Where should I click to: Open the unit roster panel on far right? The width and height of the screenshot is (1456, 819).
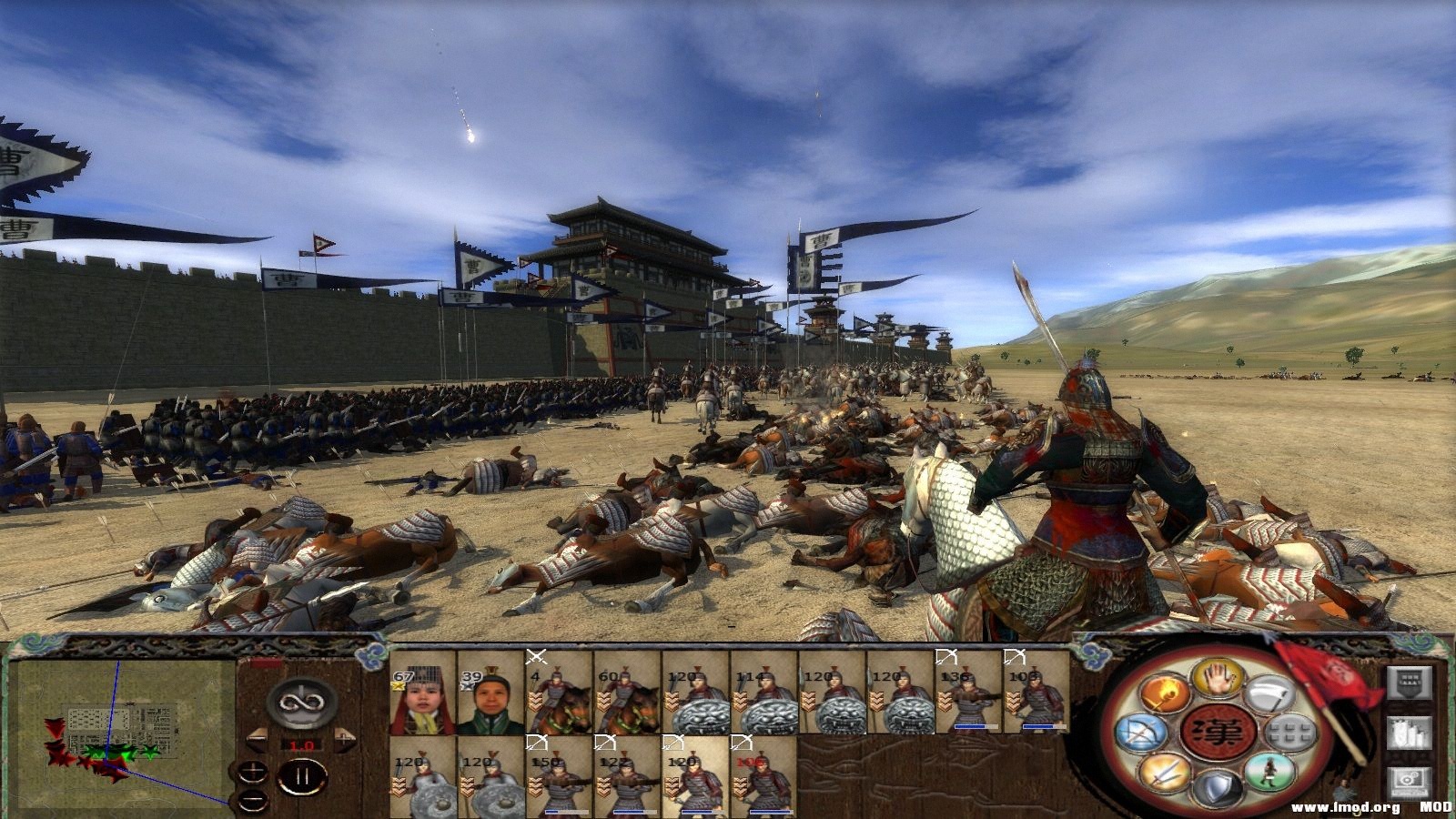1410,682
